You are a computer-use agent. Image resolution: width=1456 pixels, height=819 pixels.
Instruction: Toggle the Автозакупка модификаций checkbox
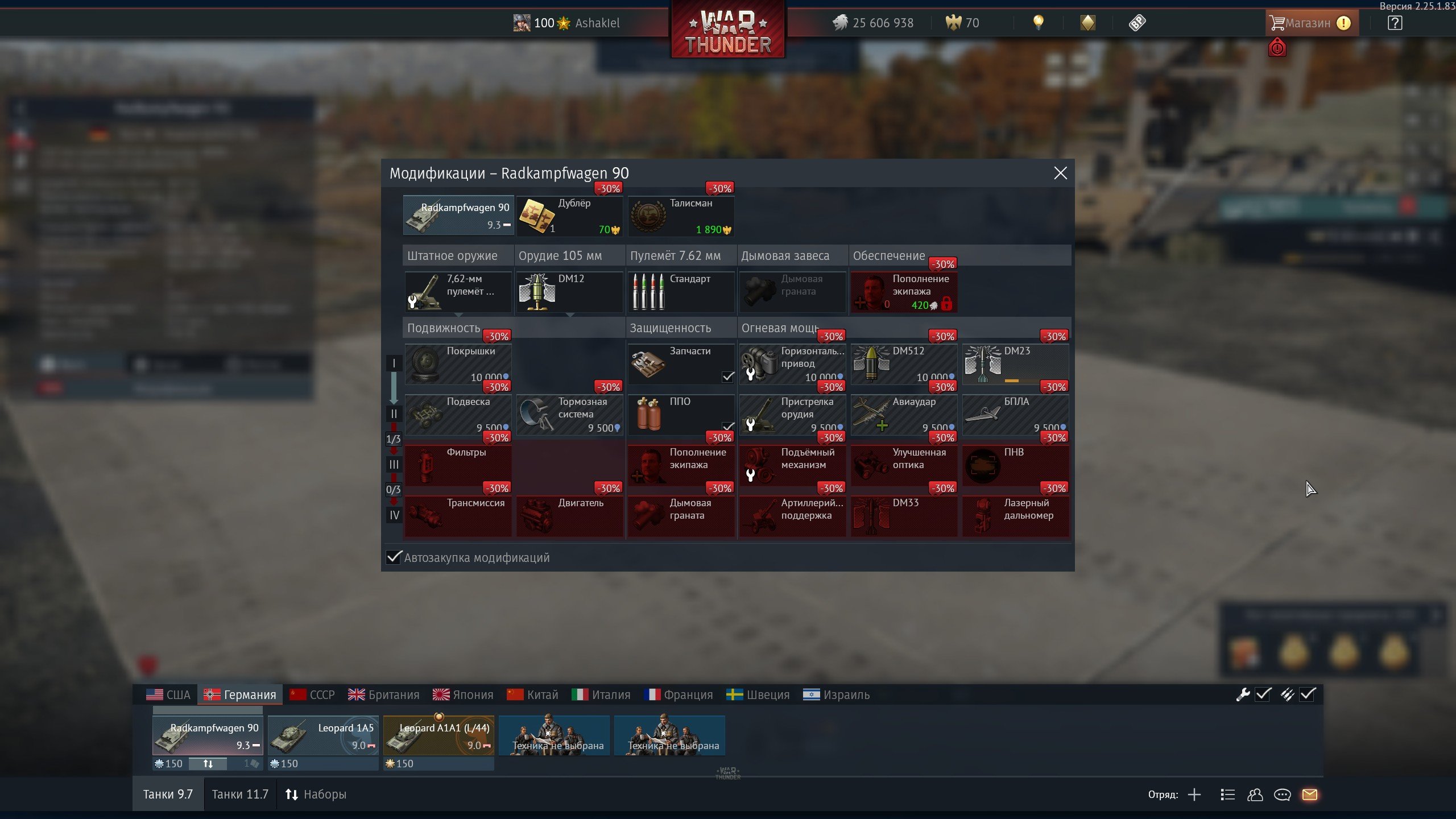click(x=394, y=557)
